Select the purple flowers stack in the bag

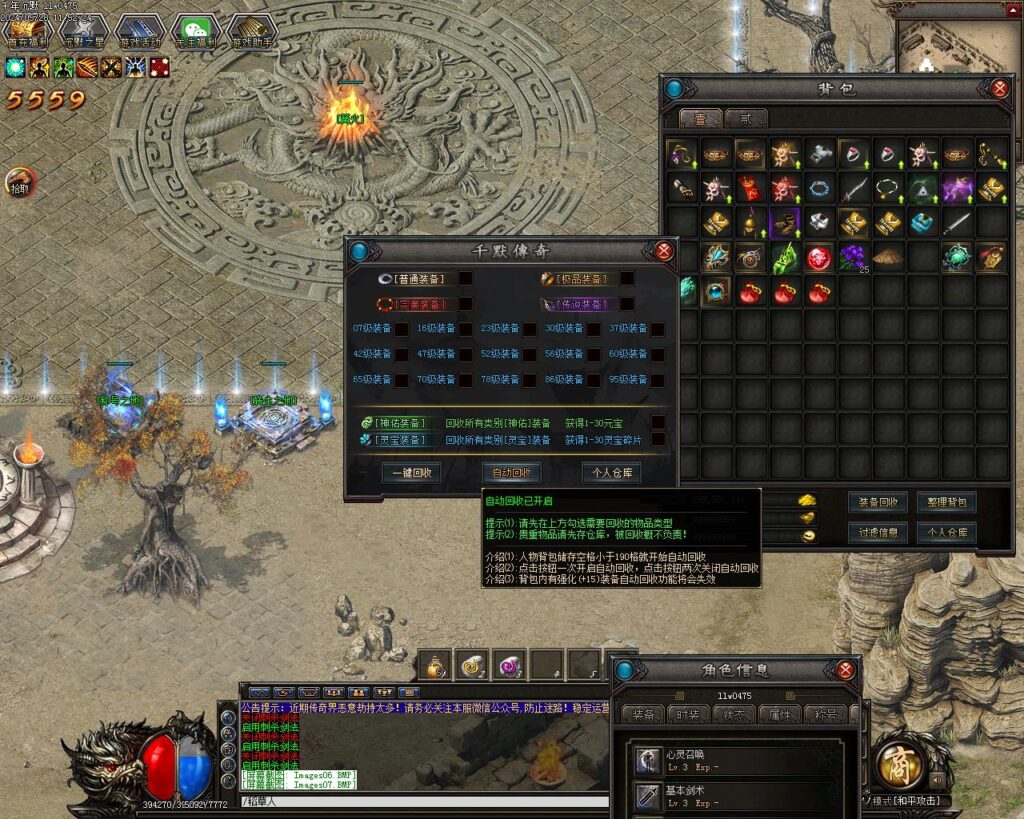852,257
